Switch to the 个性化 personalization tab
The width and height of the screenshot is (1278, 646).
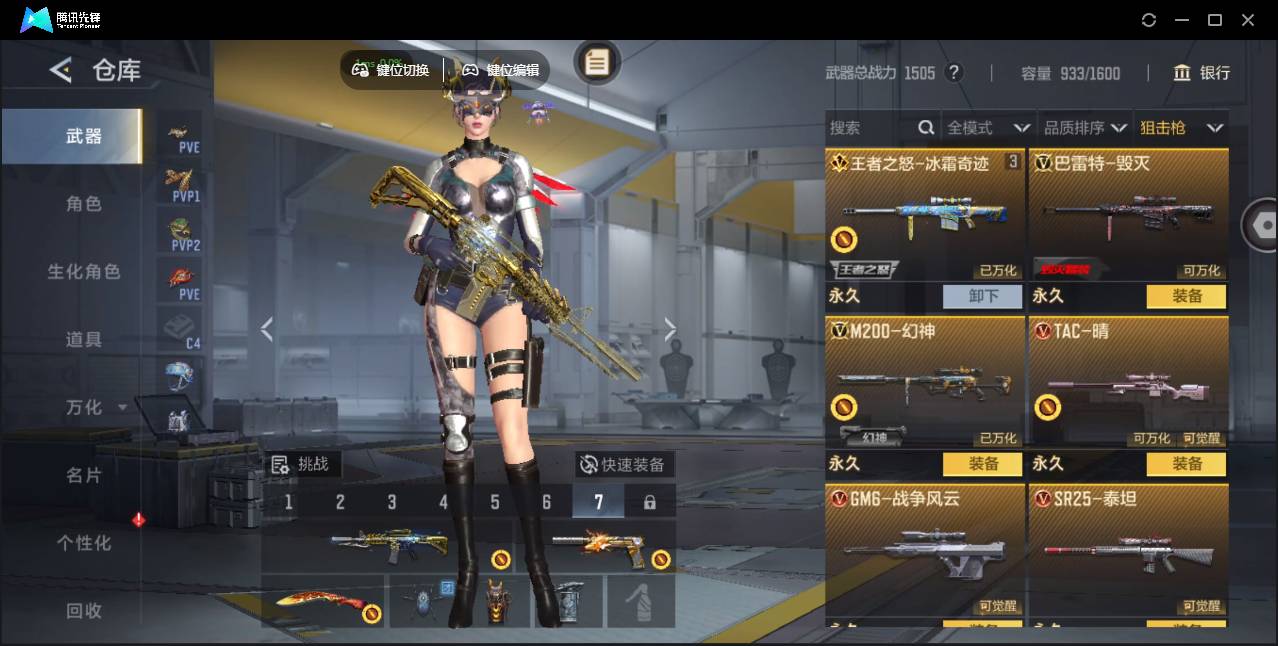[84, 543]
